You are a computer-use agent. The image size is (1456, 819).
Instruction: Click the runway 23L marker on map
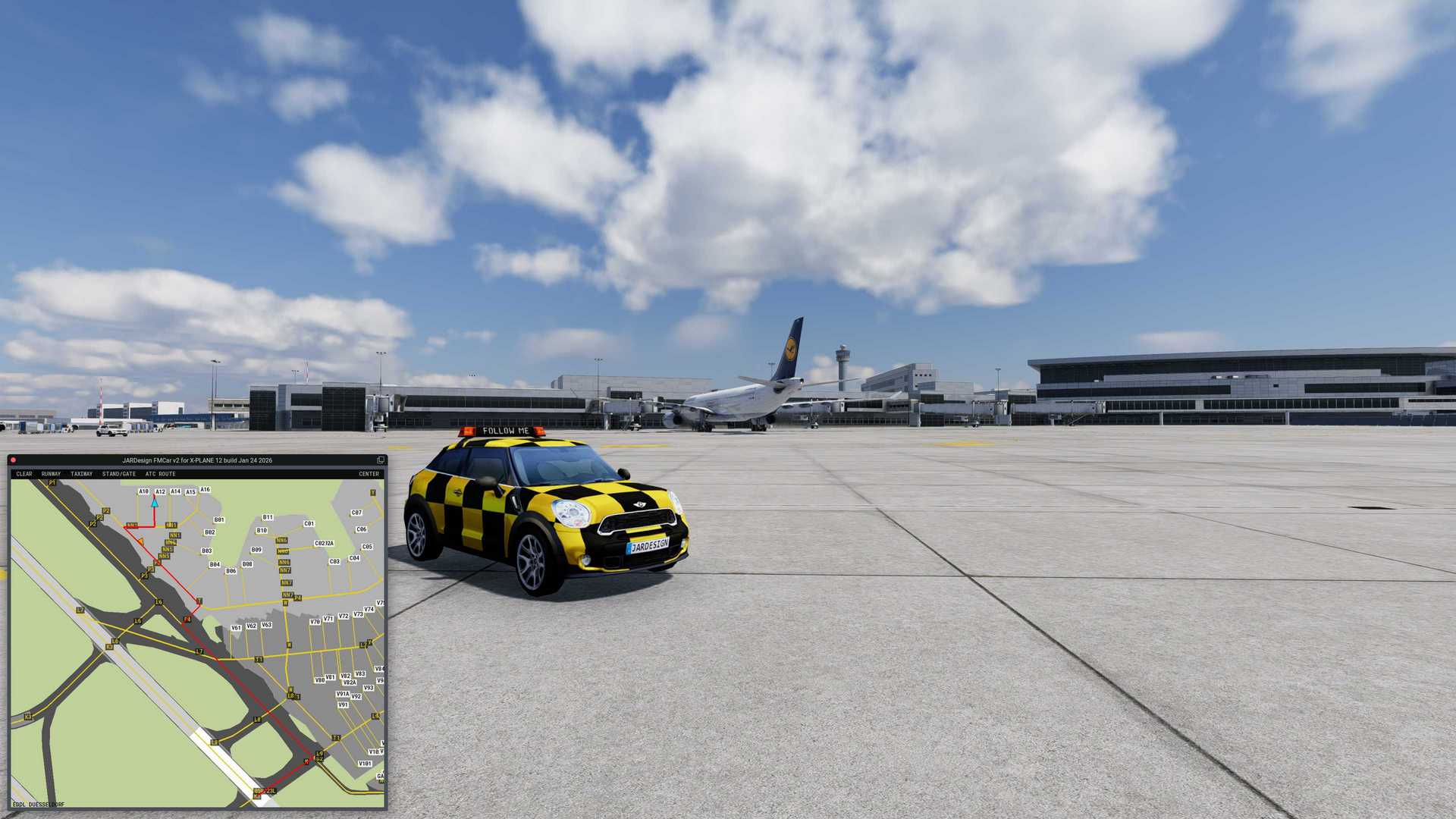click(265, 791)
